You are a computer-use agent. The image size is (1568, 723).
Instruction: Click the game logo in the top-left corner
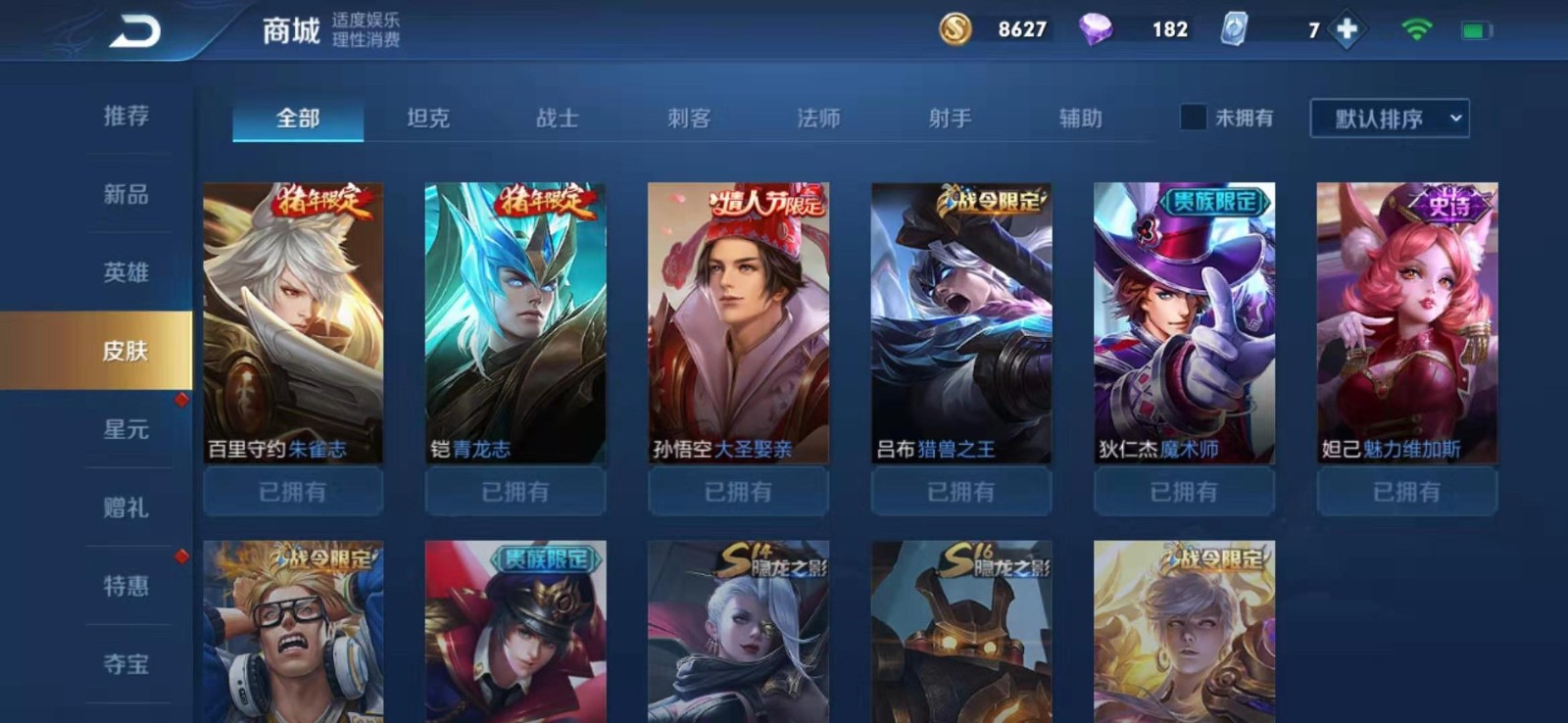(x=137, y=29)
